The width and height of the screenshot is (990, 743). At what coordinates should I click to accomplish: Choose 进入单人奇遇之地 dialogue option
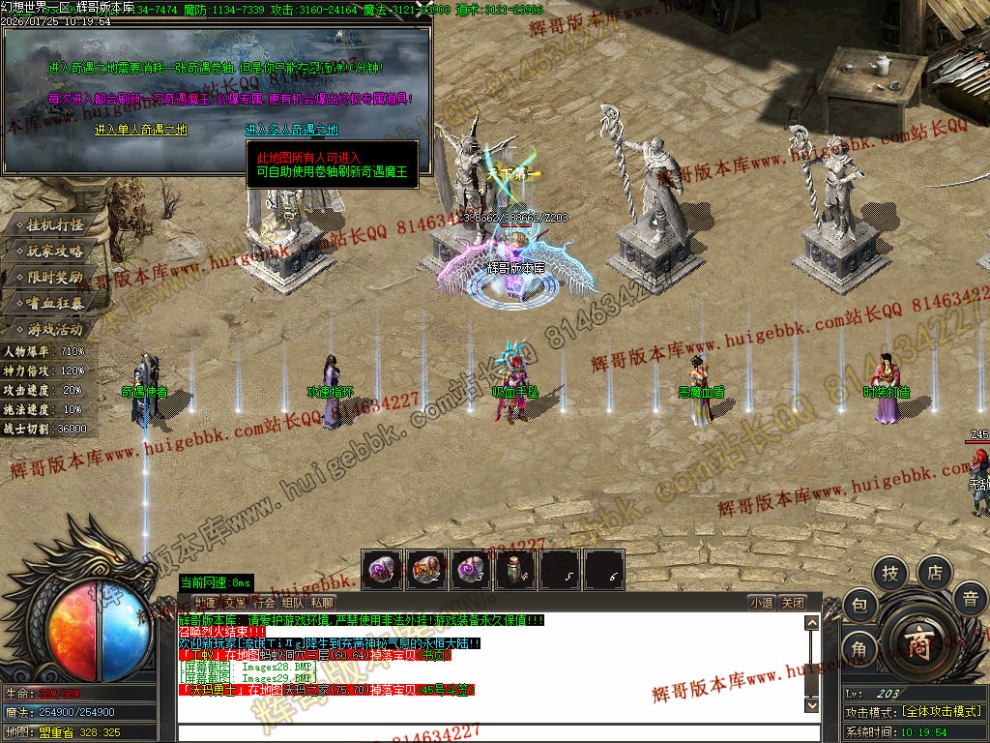141,130
